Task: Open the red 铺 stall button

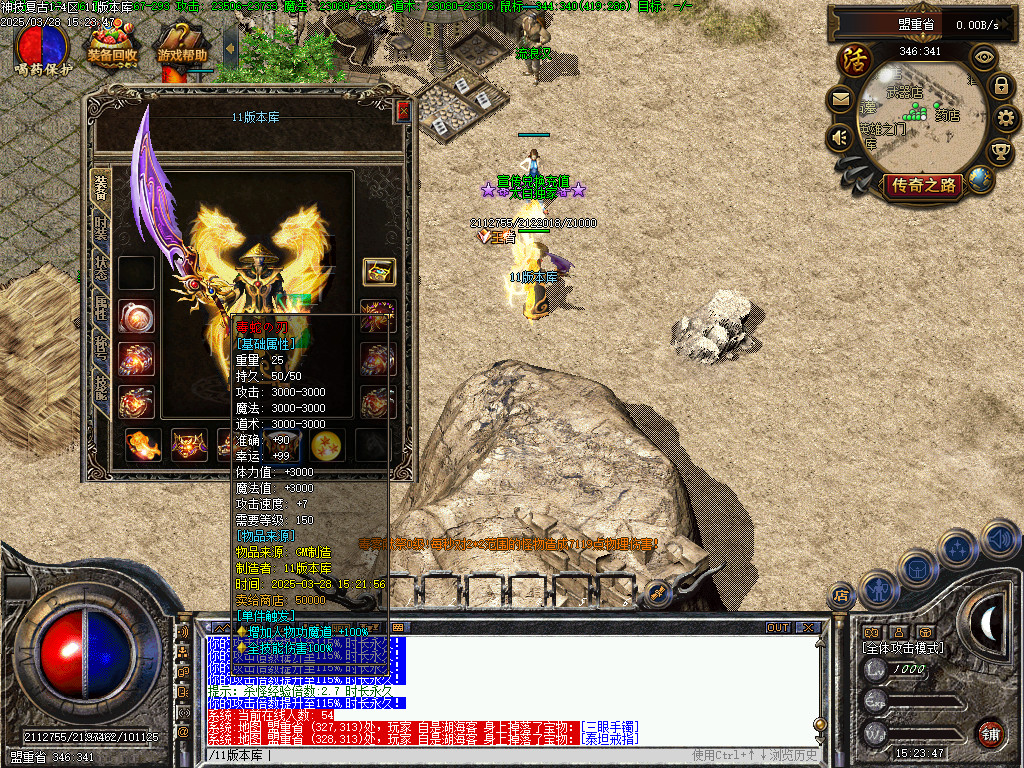Action: (x=990, y=733)
